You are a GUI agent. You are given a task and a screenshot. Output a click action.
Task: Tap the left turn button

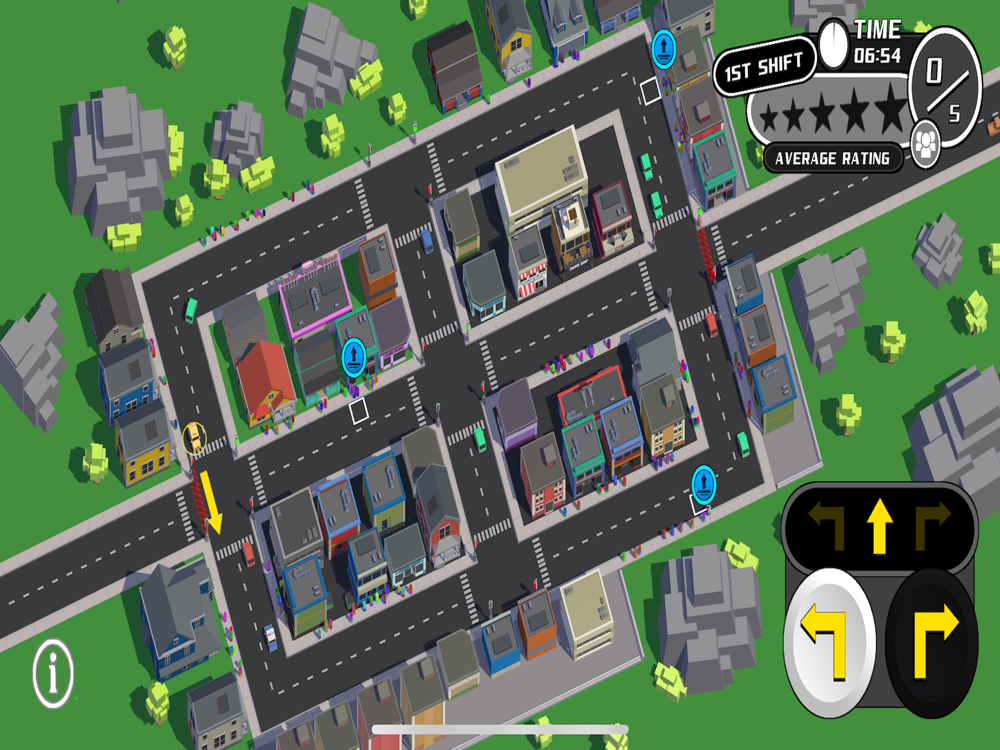tap(829, 639)
